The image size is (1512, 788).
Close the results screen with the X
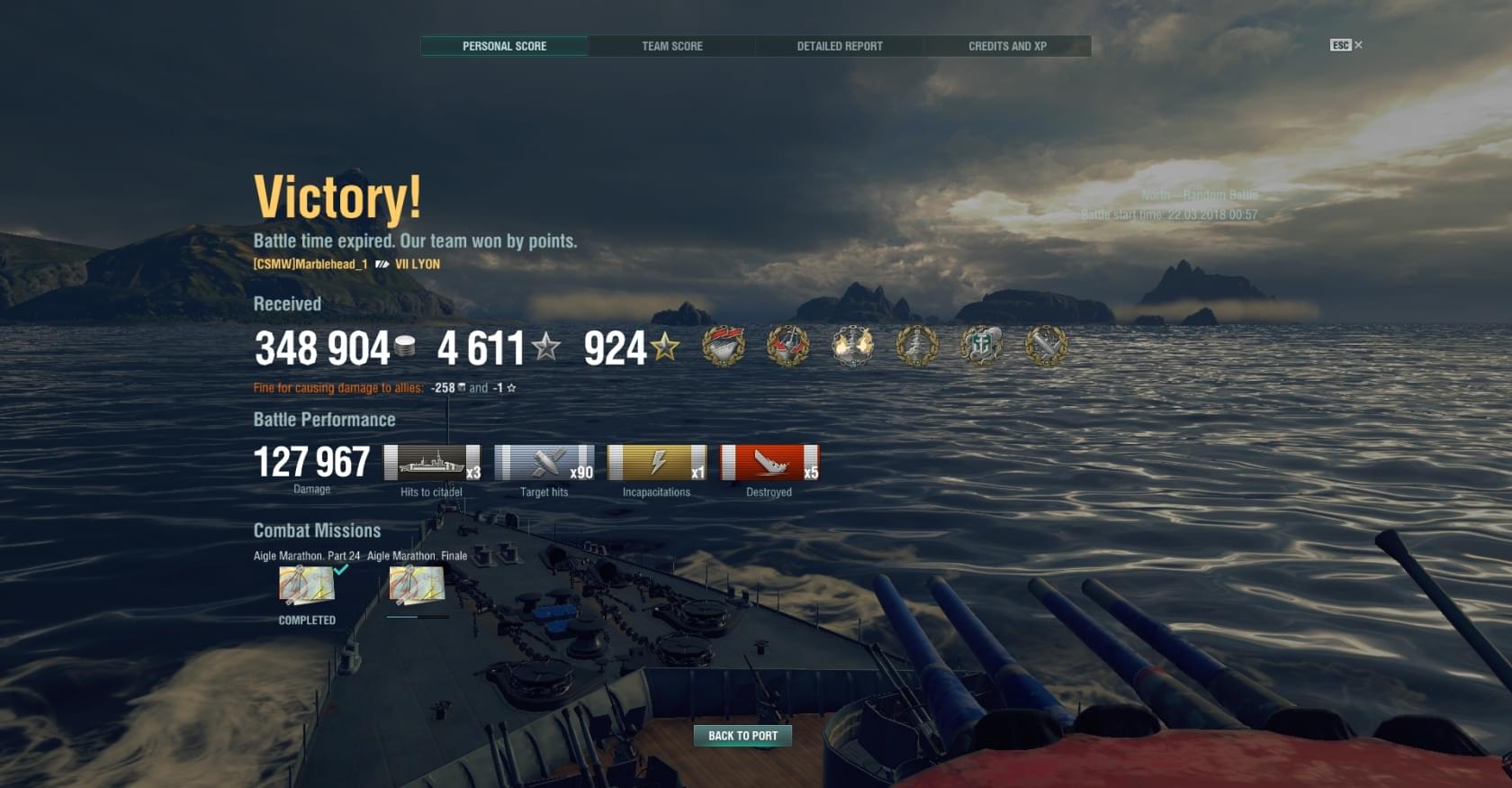click(1358, 45)
